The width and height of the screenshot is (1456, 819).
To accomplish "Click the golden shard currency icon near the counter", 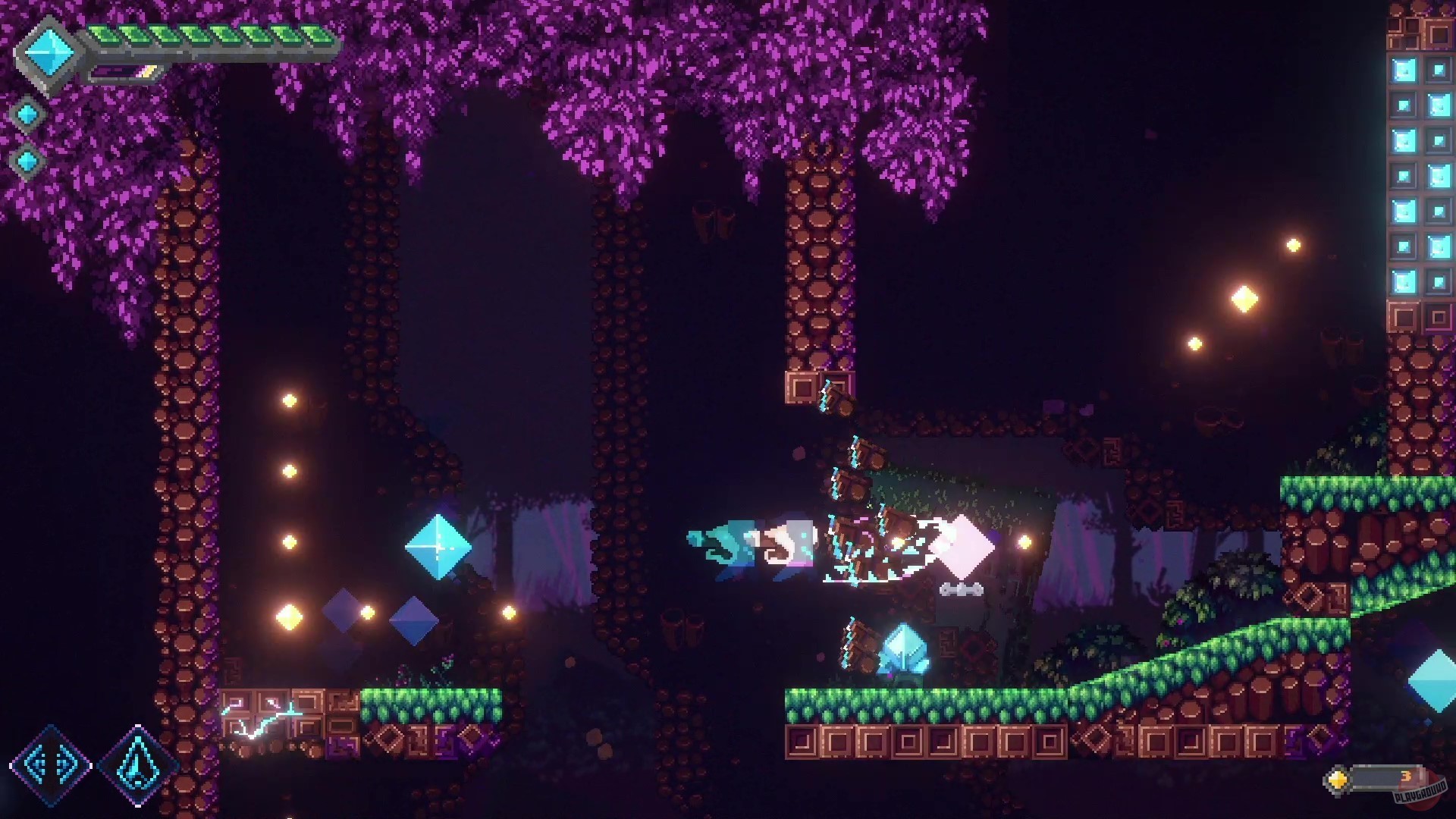I will tap(1337, 780).
